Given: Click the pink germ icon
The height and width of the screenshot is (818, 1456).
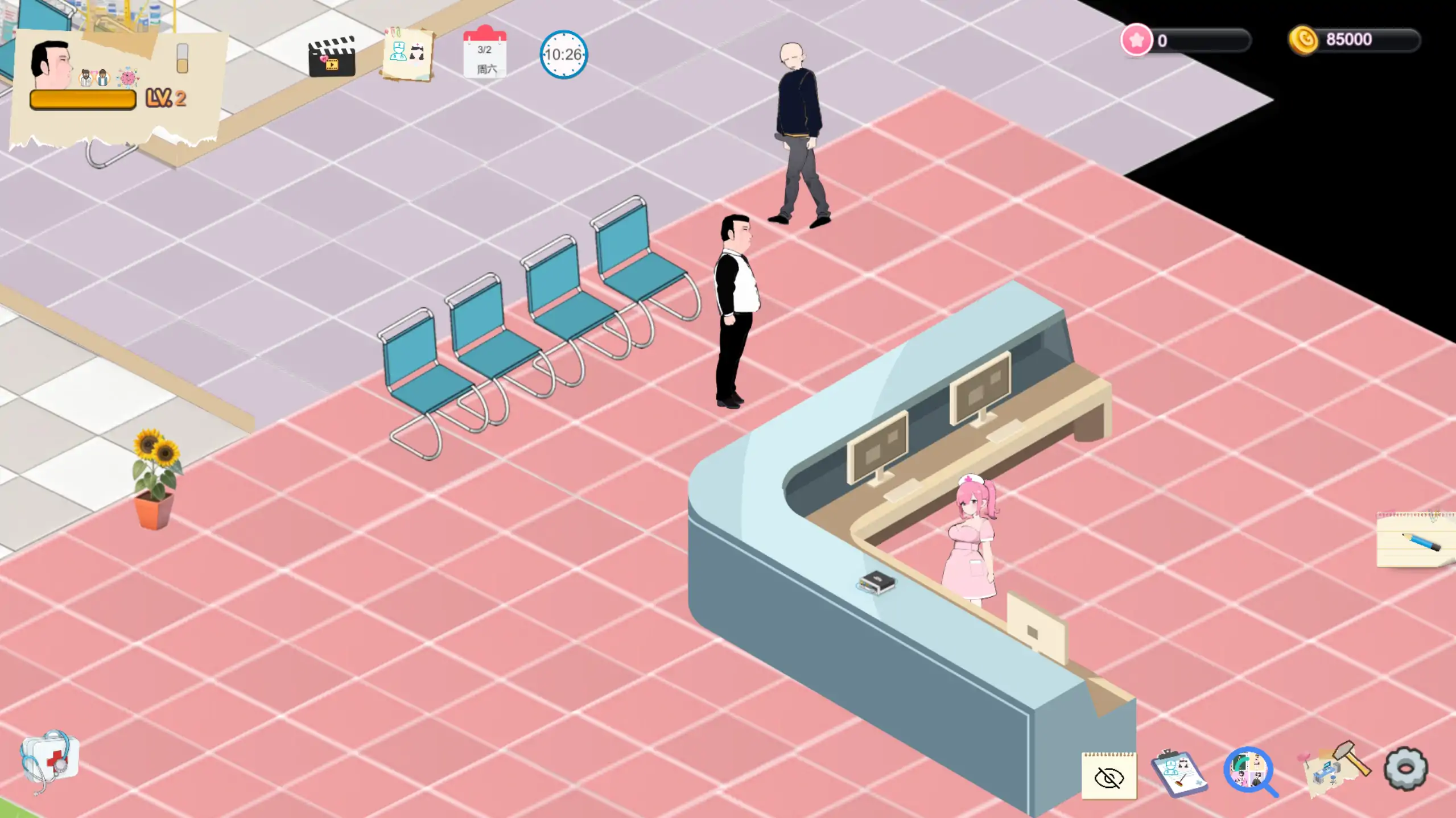Looking at the screenshot, I should click(127, 78).
